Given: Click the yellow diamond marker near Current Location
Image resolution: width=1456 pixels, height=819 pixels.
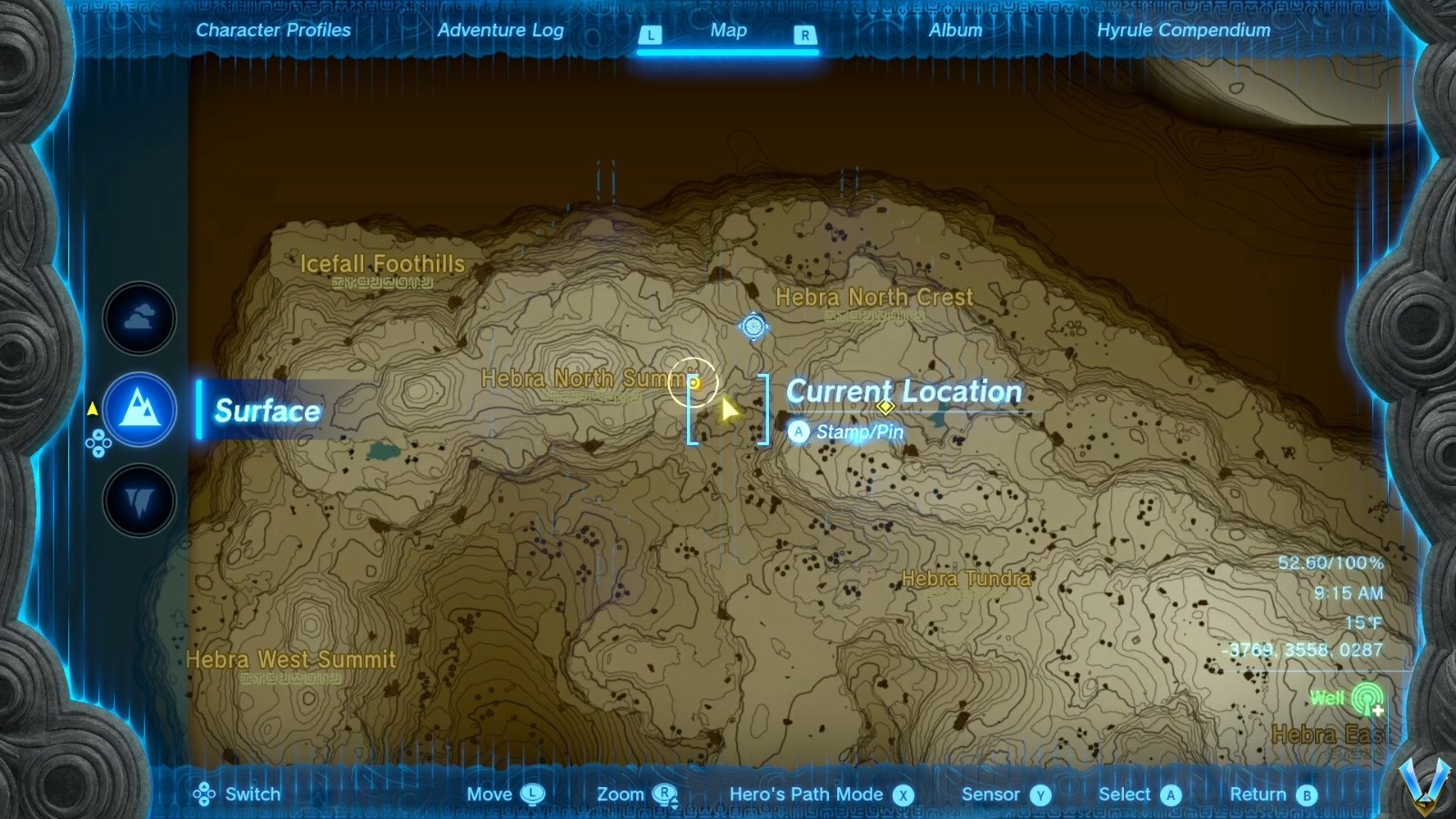Looking at the screenshot, I should click(885, 408).
